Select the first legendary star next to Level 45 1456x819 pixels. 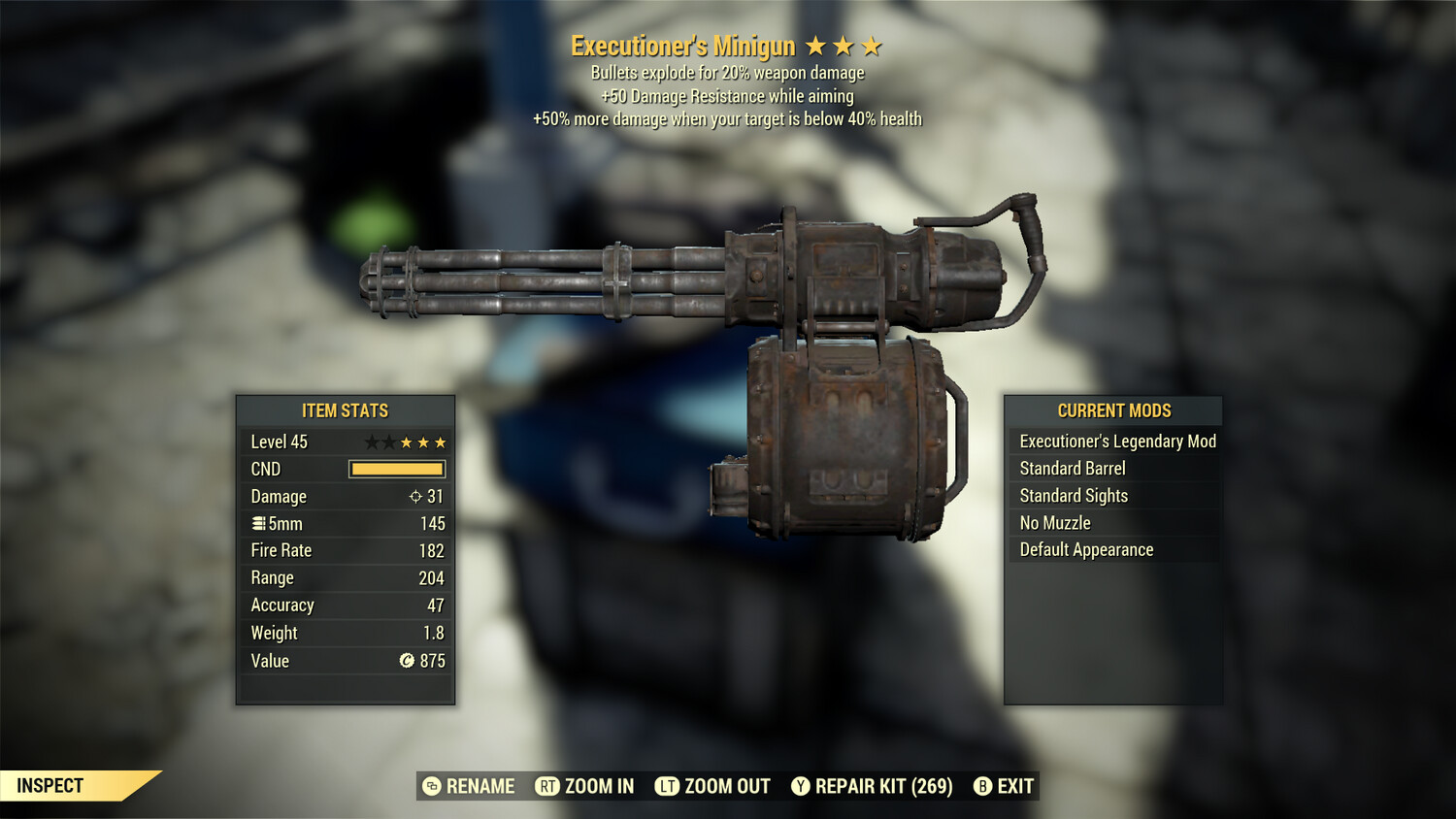click(372, 442)
